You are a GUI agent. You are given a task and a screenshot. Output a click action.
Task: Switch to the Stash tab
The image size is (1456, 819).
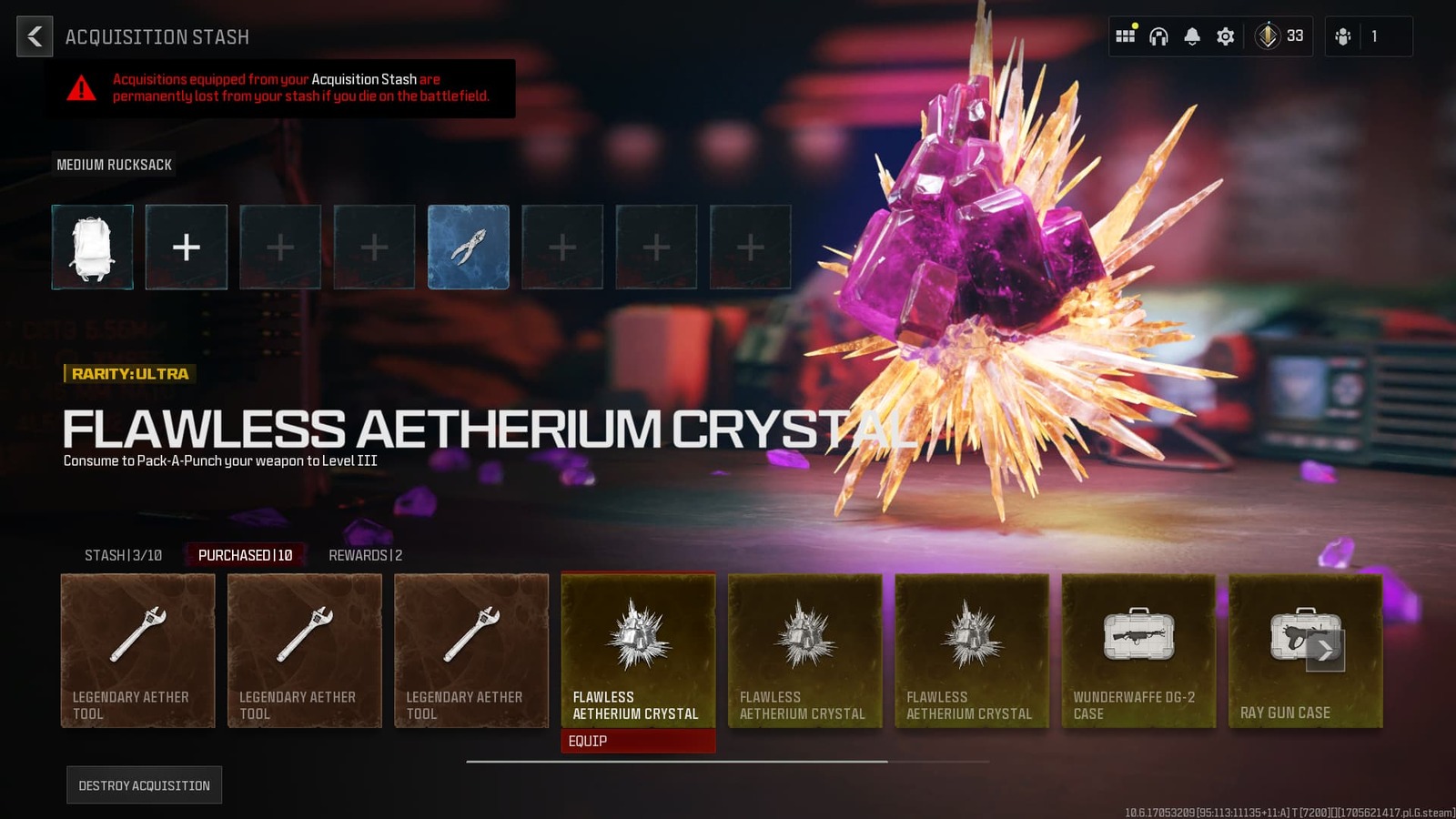(x=123, y=555)
